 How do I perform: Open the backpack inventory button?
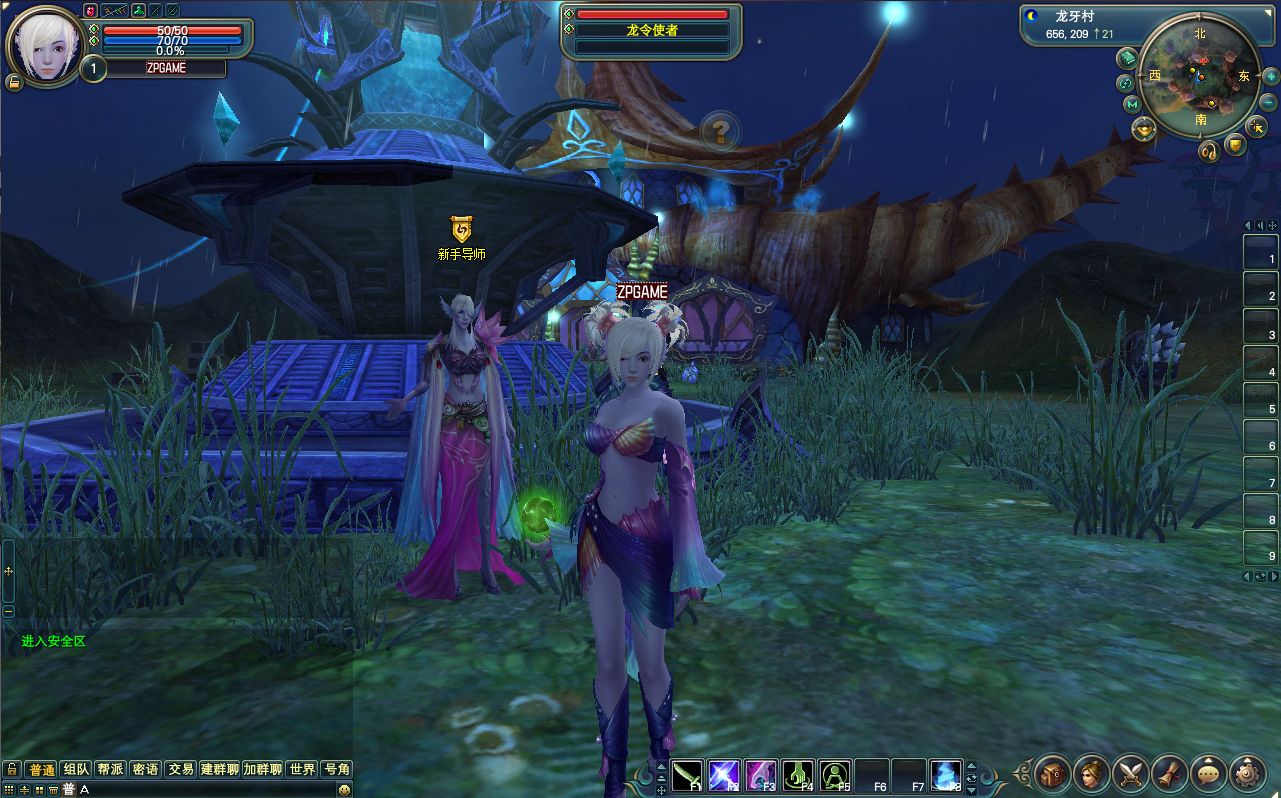coord(1053,773)
